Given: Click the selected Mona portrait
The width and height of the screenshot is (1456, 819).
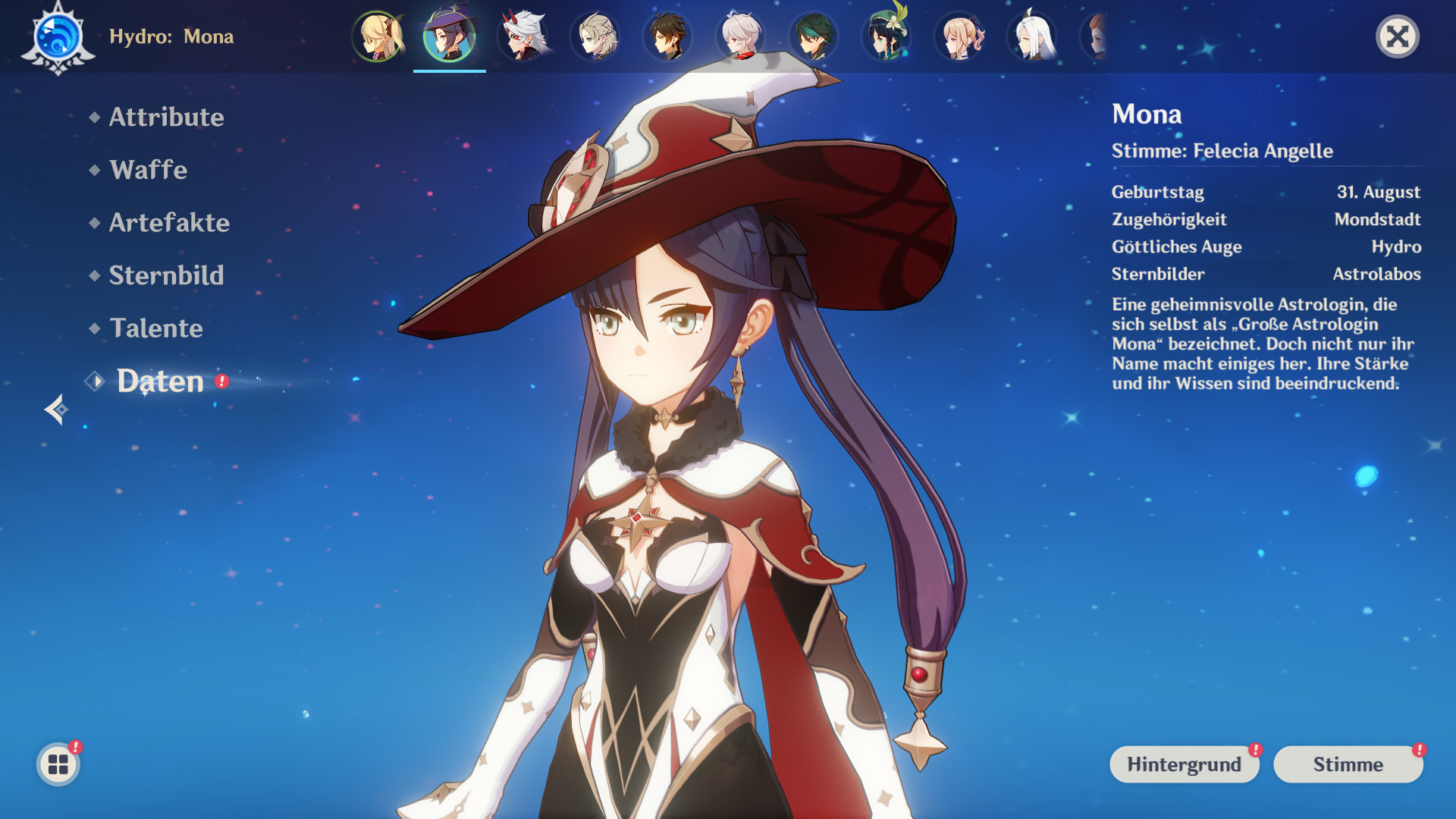Looking at the screenshot, I should point(449,36).
